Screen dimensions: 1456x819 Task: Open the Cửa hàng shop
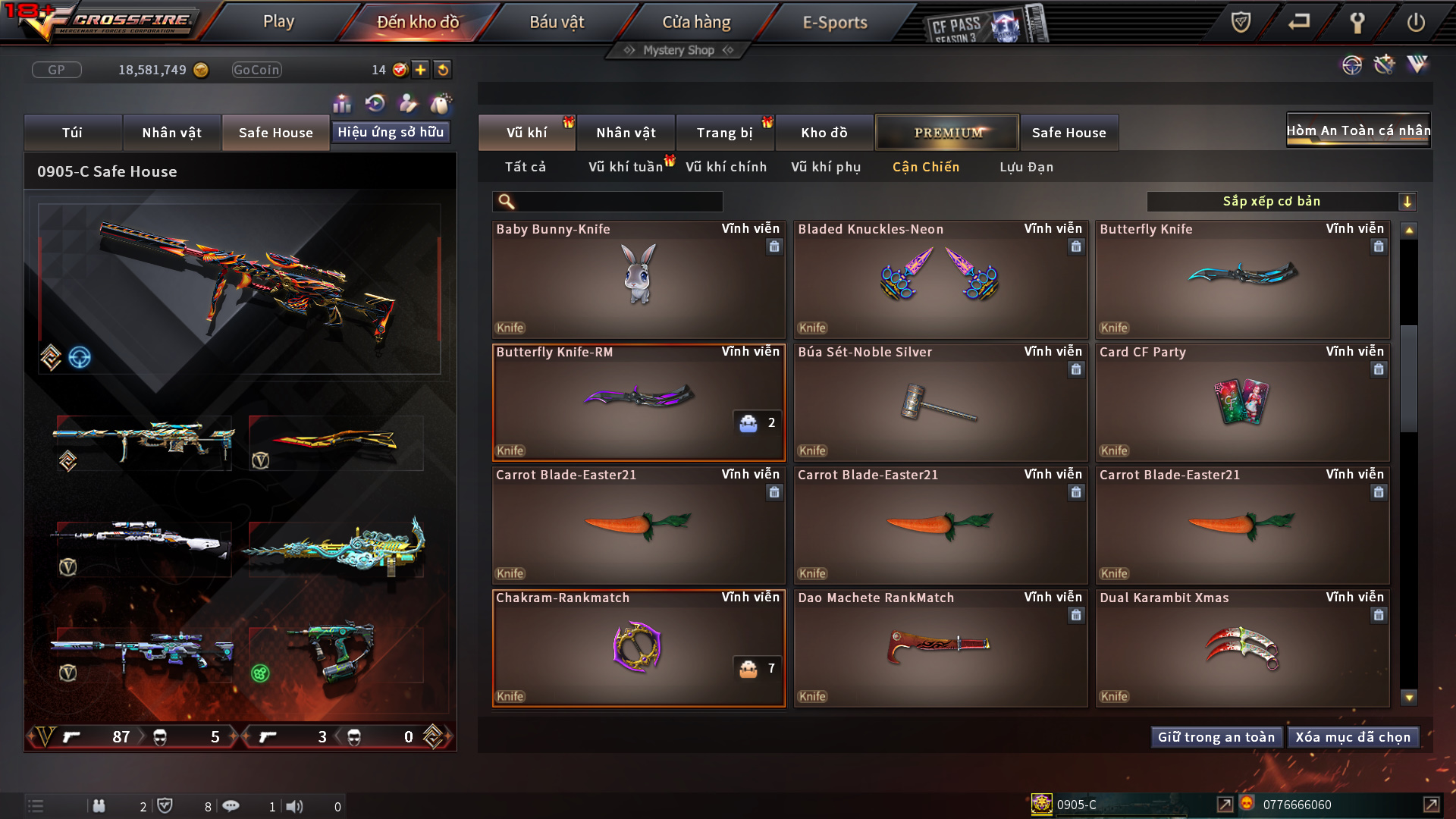(696, 22)
